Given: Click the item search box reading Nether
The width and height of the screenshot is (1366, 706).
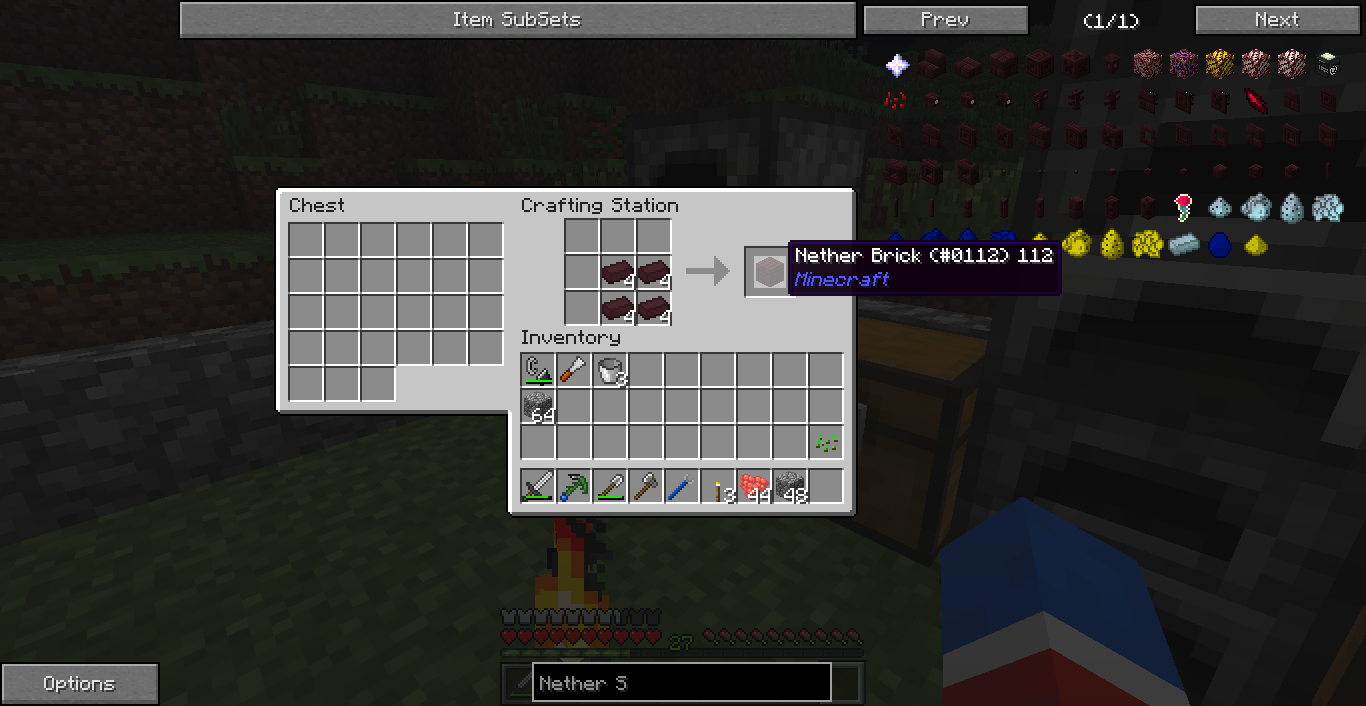Looking at the screenshot, I should tap(681, 684).
